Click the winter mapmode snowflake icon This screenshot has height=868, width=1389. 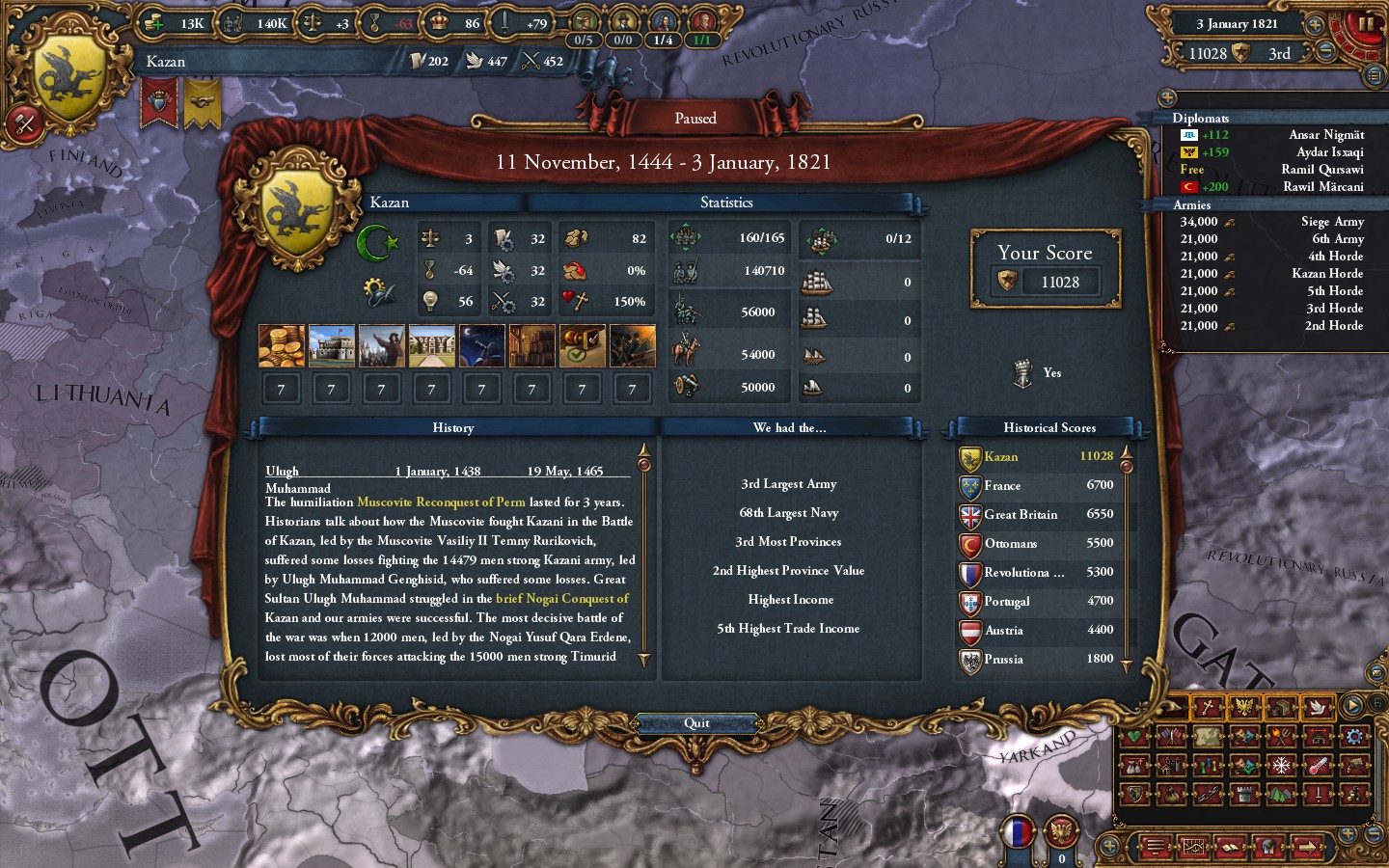point(1279,767)
